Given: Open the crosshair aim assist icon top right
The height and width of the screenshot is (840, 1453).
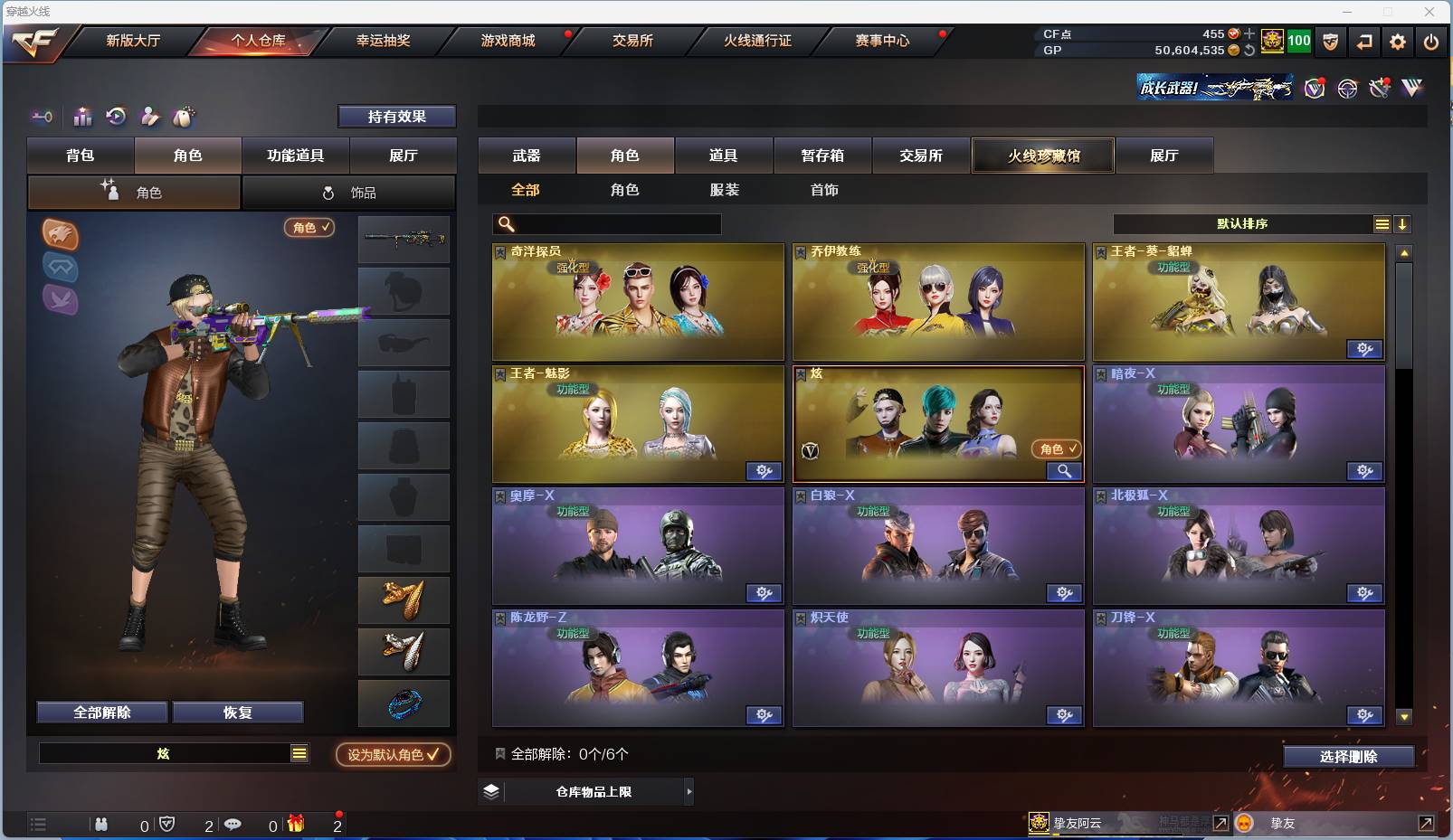Looking at the screenshot, I should 1347,89.
